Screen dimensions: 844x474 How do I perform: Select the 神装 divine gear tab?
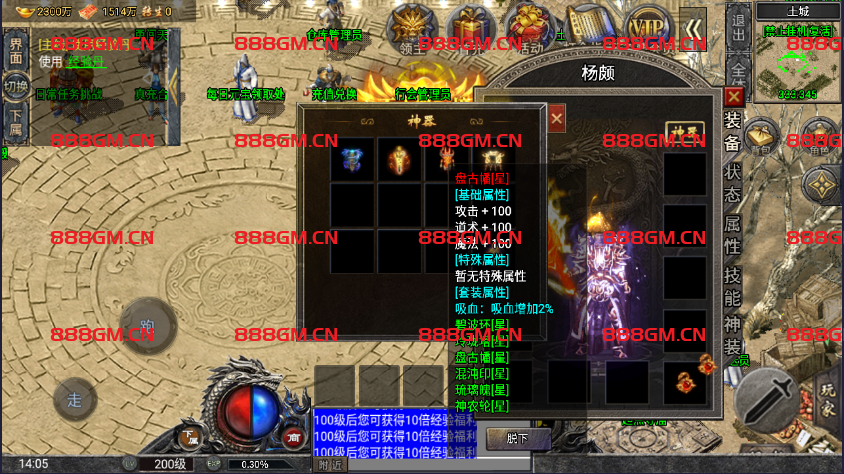pos(733,334)
